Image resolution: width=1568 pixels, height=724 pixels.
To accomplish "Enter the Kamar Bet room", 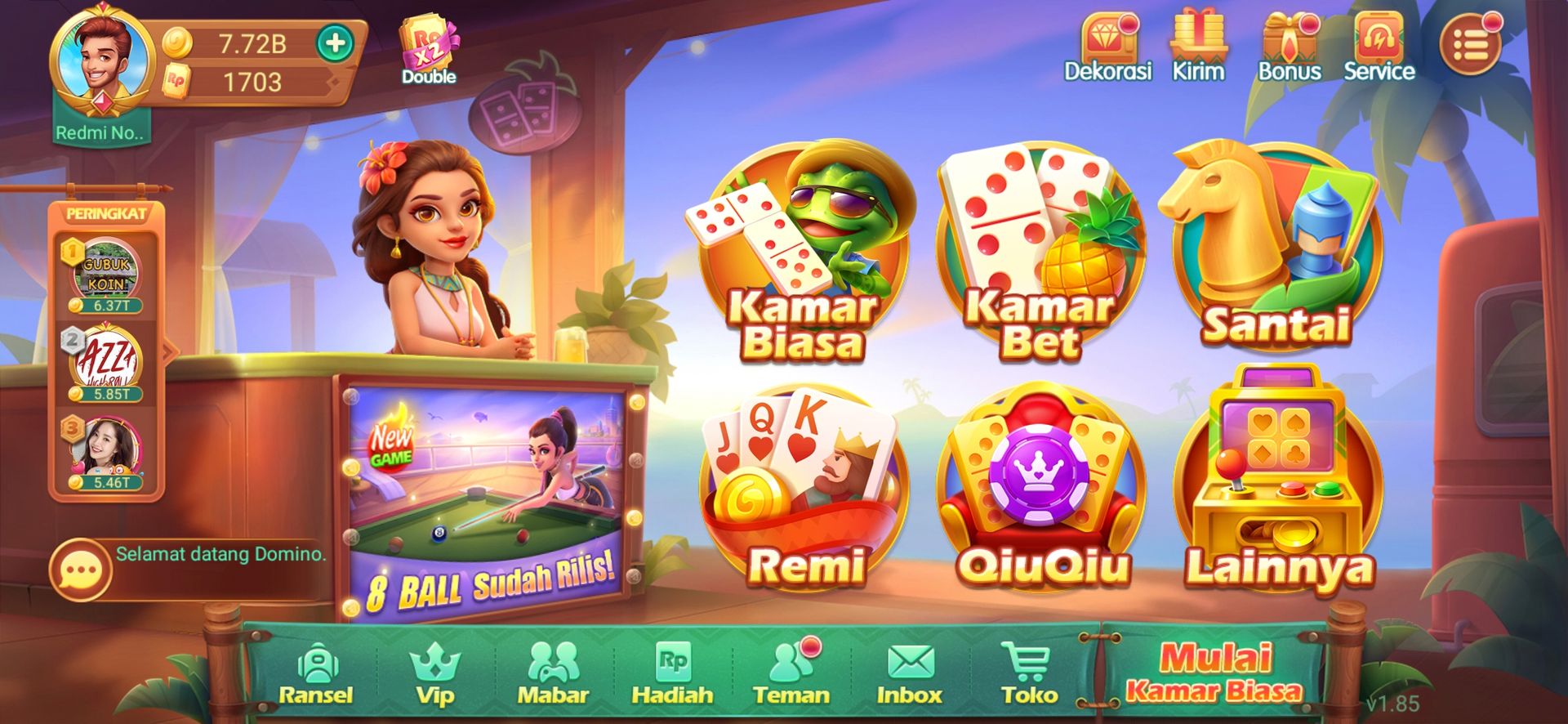I will [1040, 253].
